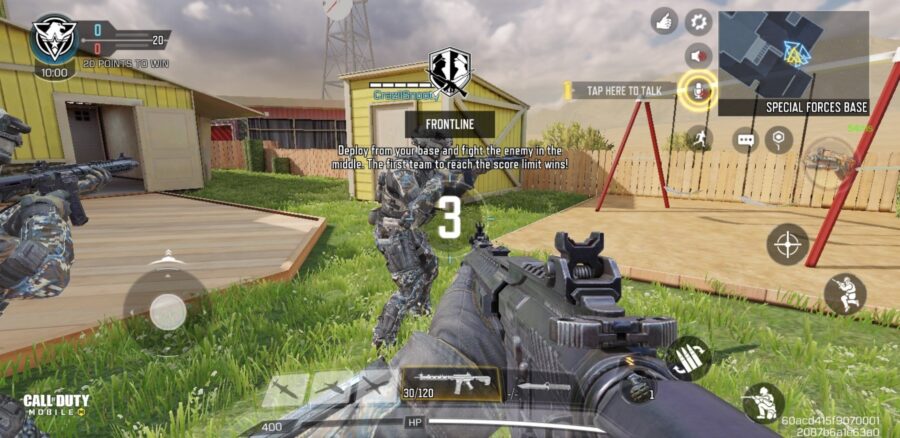Open the quick chat speech bubble
Screen dimensions: 900x438
[x=746, y=140]
